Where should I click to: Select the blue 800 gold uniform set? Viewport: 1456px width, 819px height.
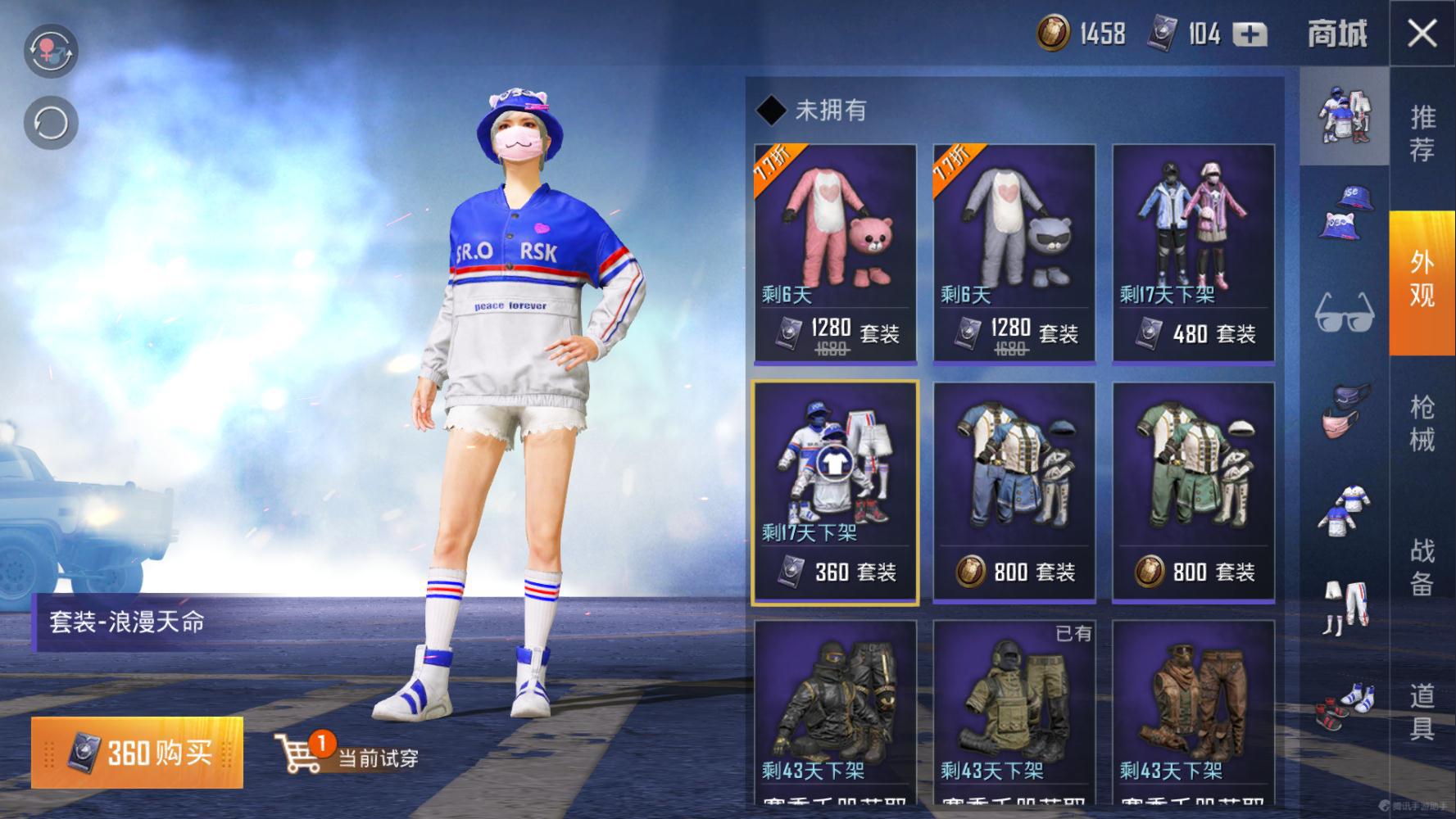tap(1014, 491)
